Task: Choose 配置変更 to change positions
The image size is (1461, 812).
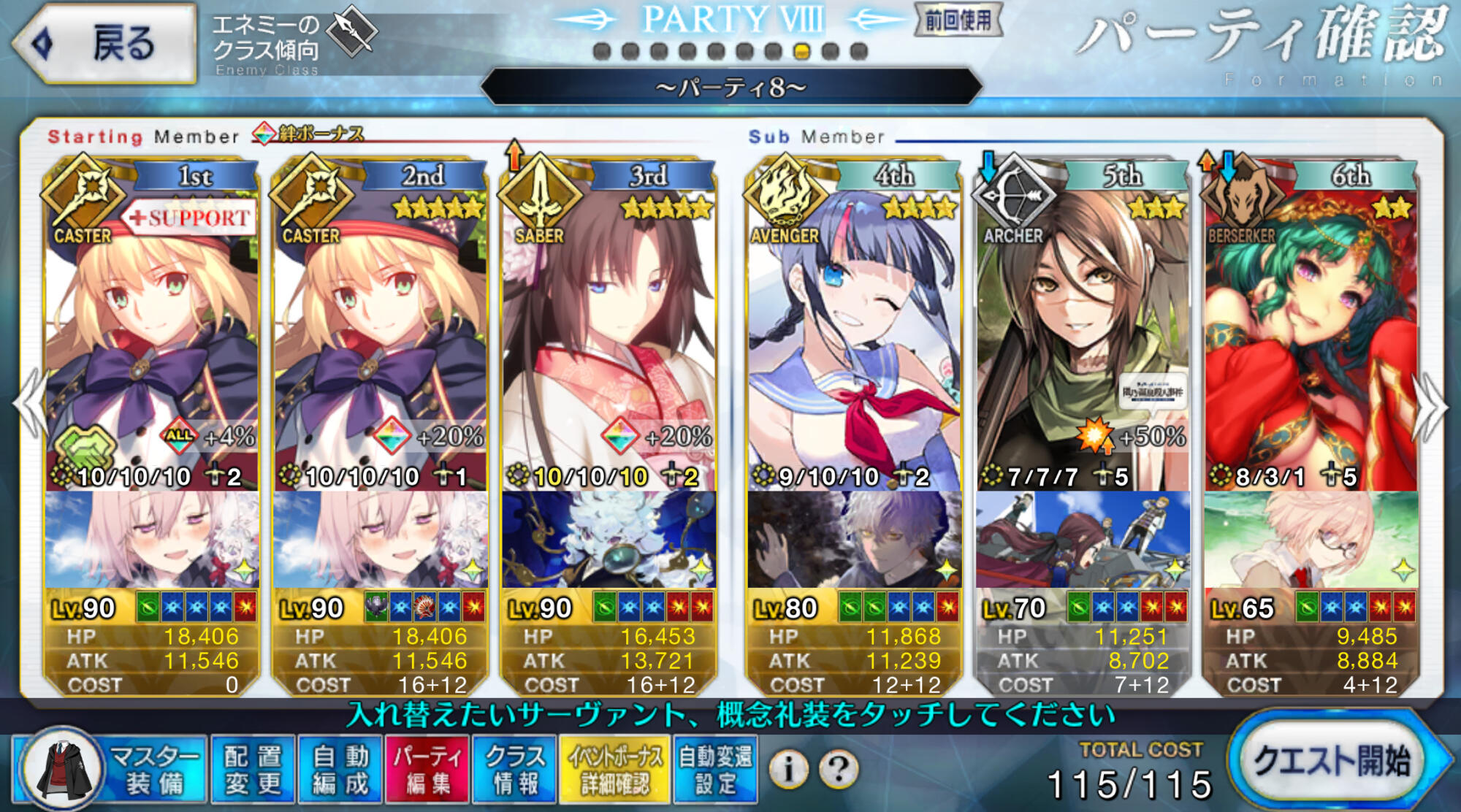Action: point(253,770)
